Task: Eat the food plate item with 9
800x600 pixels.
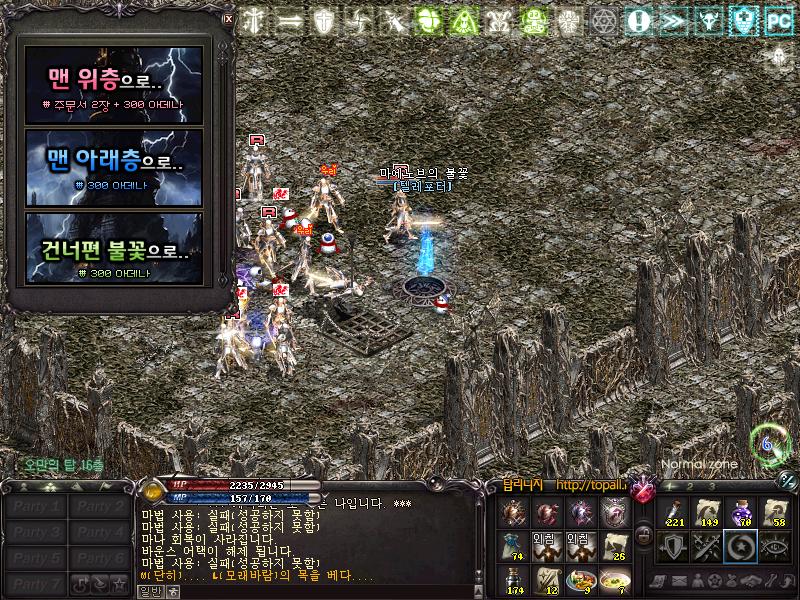Action: (x=581, y=580)
